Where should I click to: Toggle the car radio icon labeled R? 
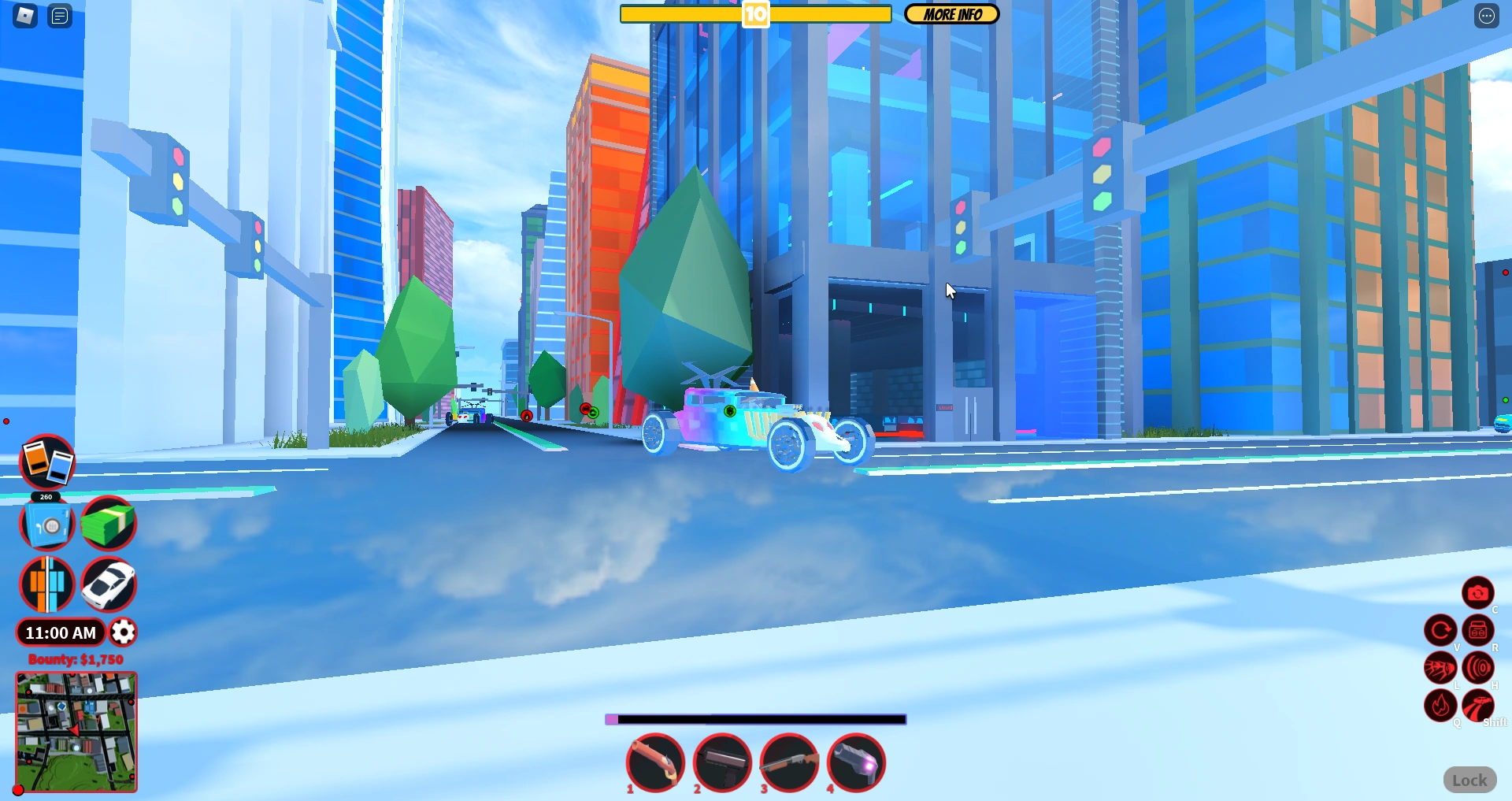click(x=1479, y=630)
